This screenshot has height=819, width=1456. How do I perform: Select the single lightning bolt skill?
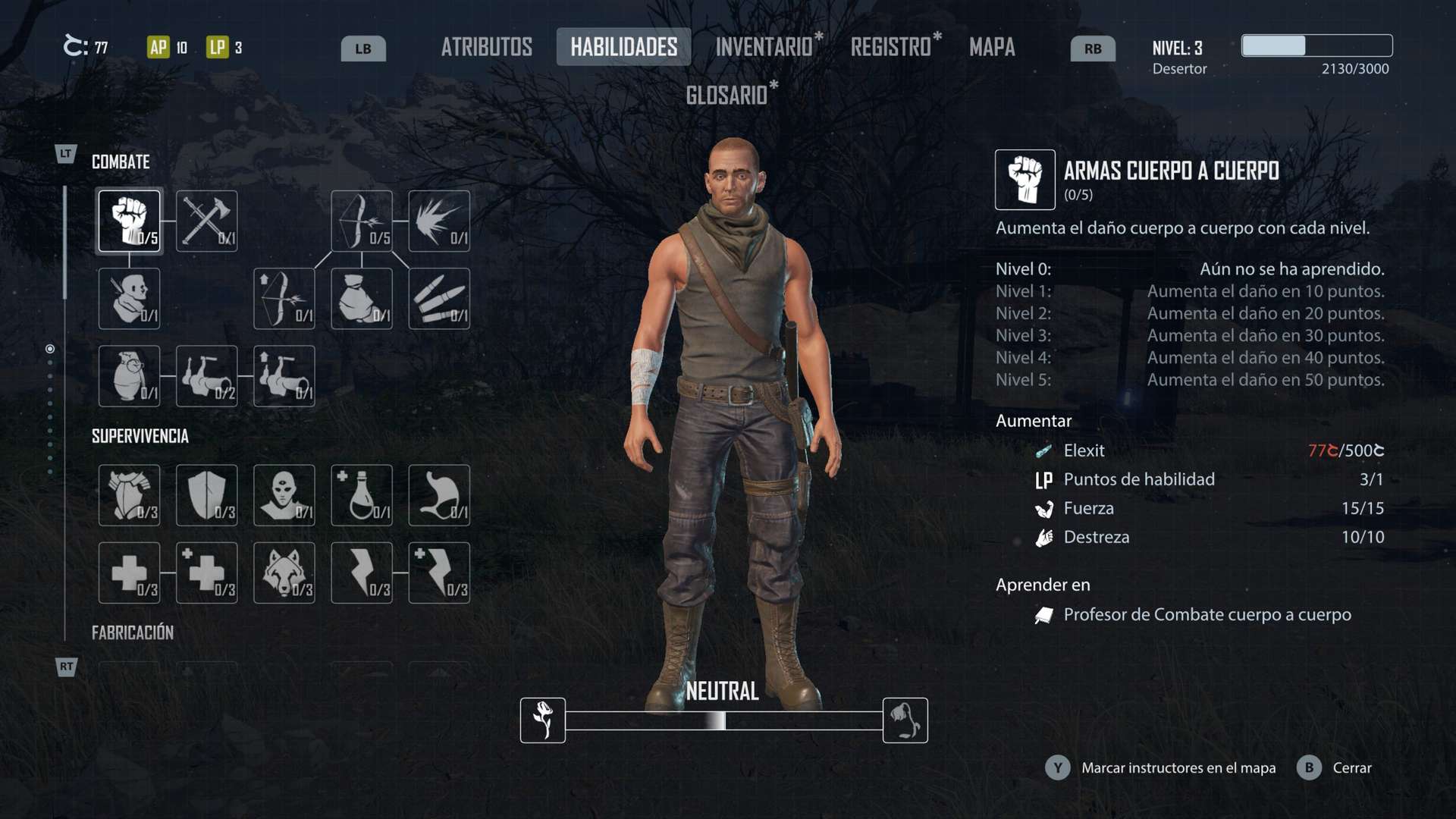[362, 573]
